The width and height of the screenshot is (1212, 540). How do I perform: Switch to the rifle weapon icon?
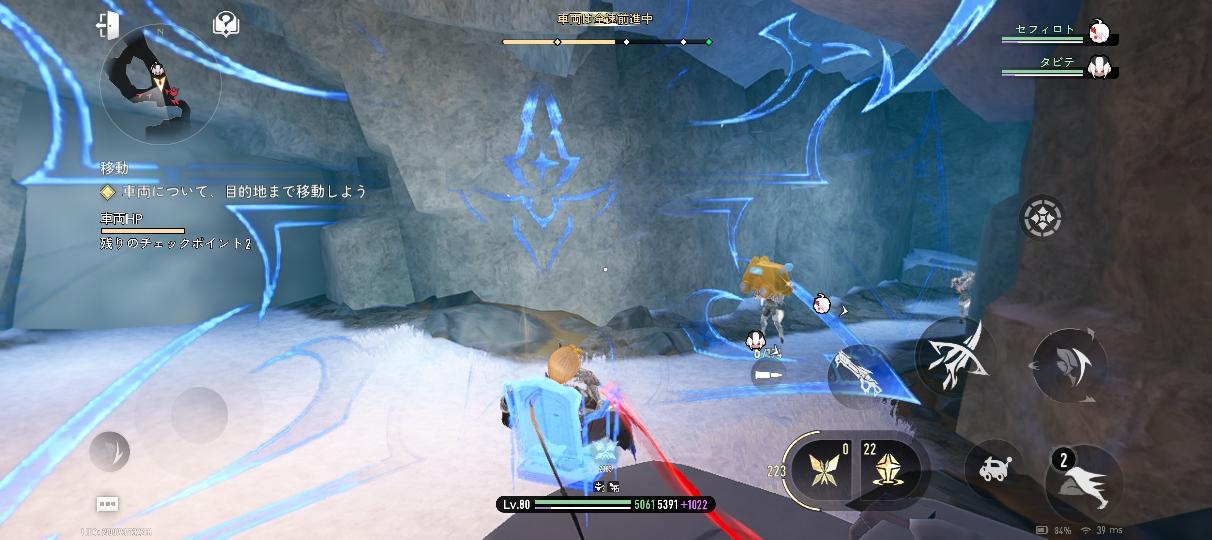pos(858,373)
